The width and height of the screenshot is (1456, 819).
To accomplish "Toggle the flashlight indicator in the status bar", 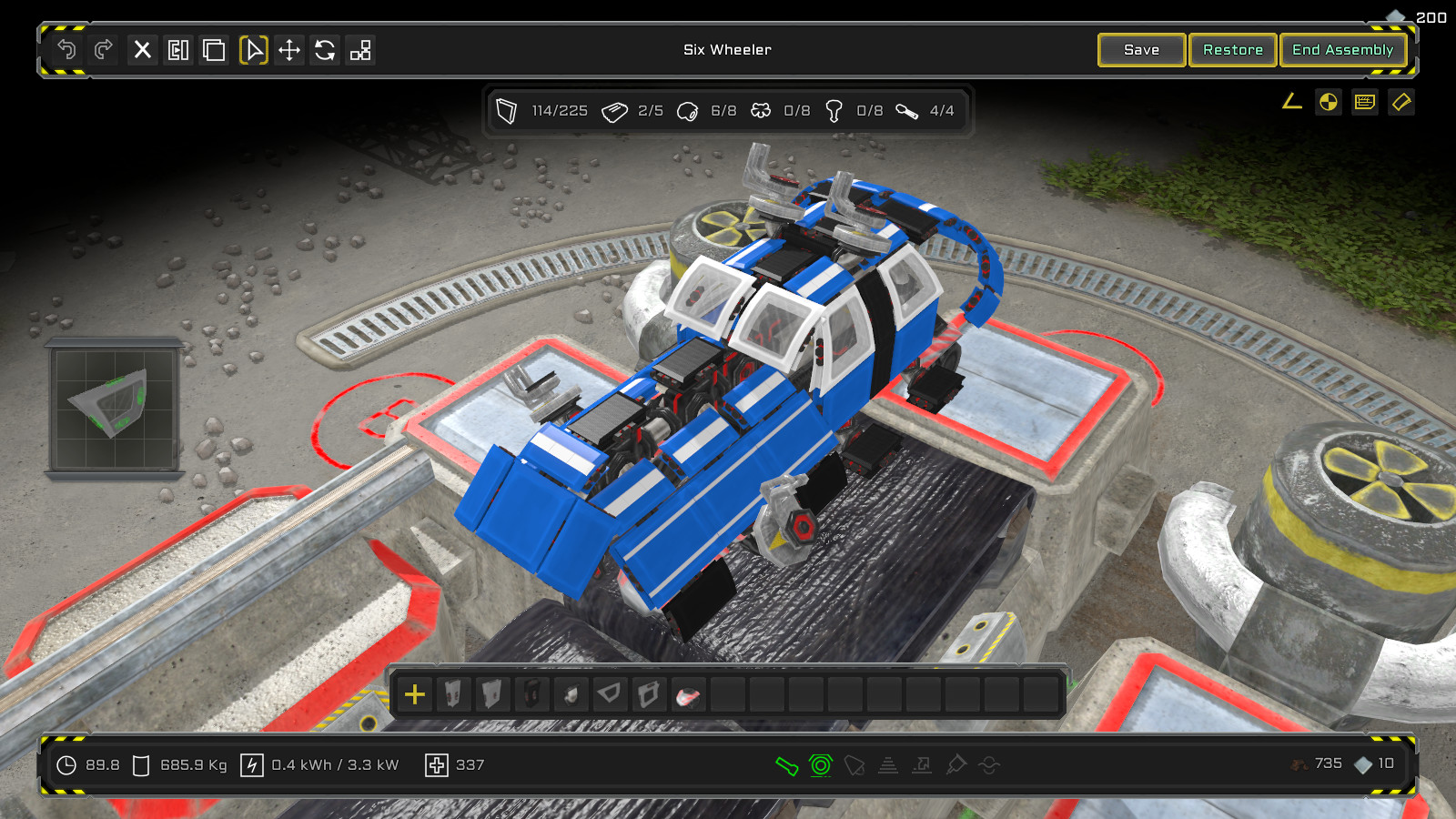I will click(786, 764).
